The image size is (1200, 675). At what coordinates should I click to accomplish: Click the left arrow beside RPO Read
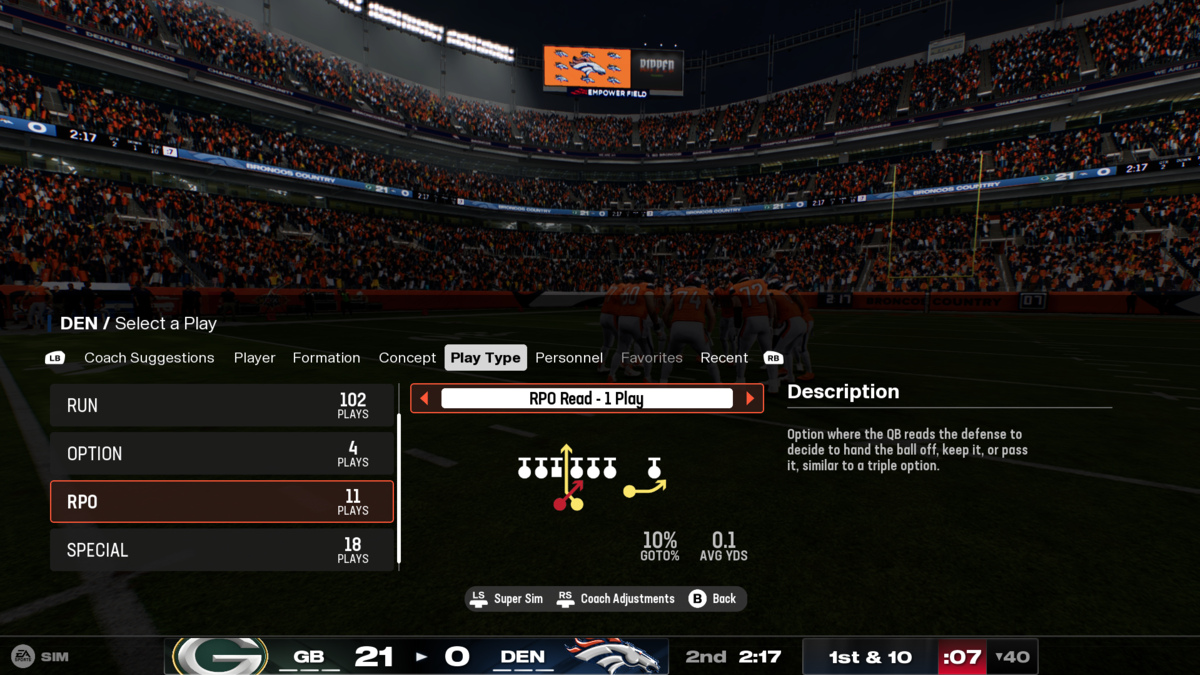tap(424, 399)
